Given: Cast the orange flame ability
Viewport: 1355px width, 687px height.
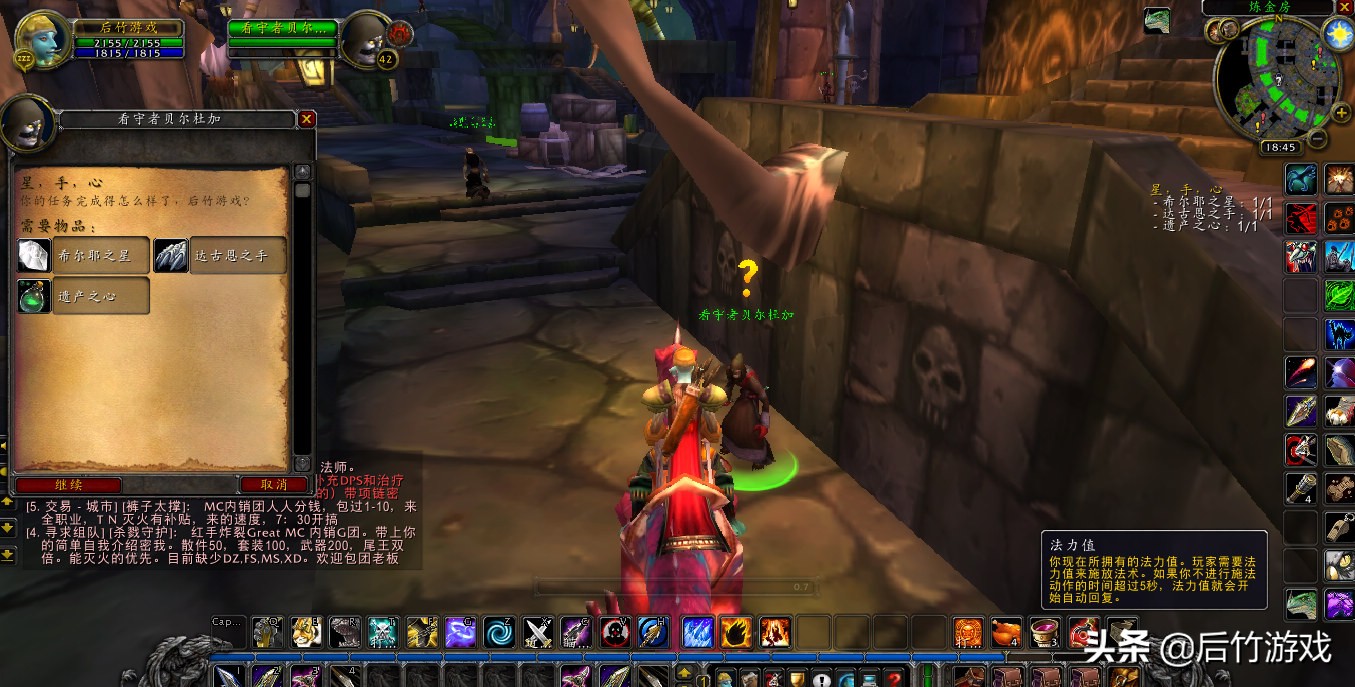Looking at the screenshot, I should tap(736, 632).
